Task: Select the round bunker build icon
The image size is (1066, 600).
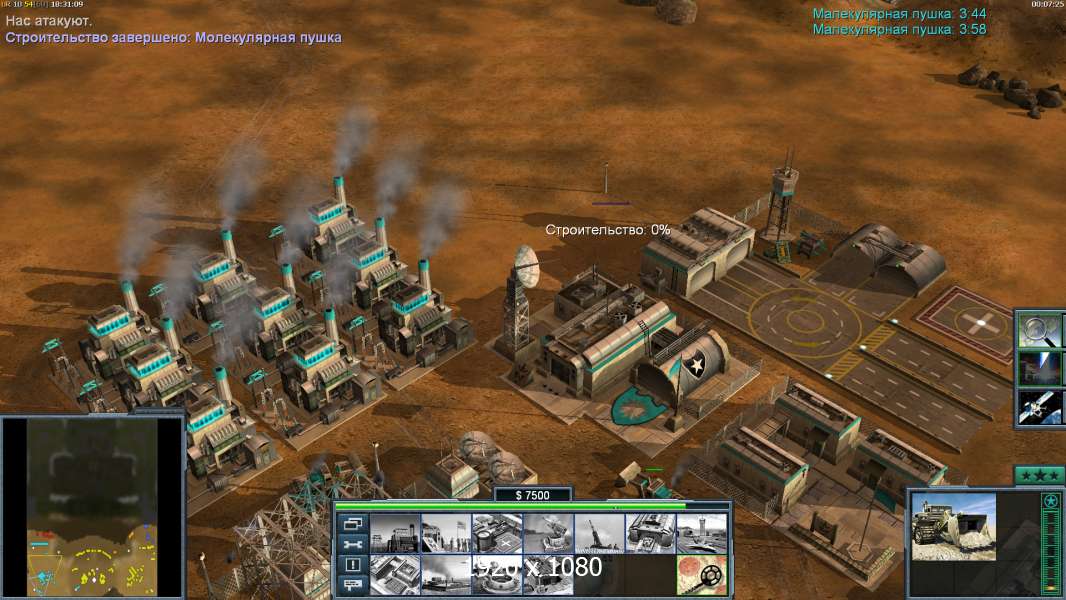Action: coord(497,575)
